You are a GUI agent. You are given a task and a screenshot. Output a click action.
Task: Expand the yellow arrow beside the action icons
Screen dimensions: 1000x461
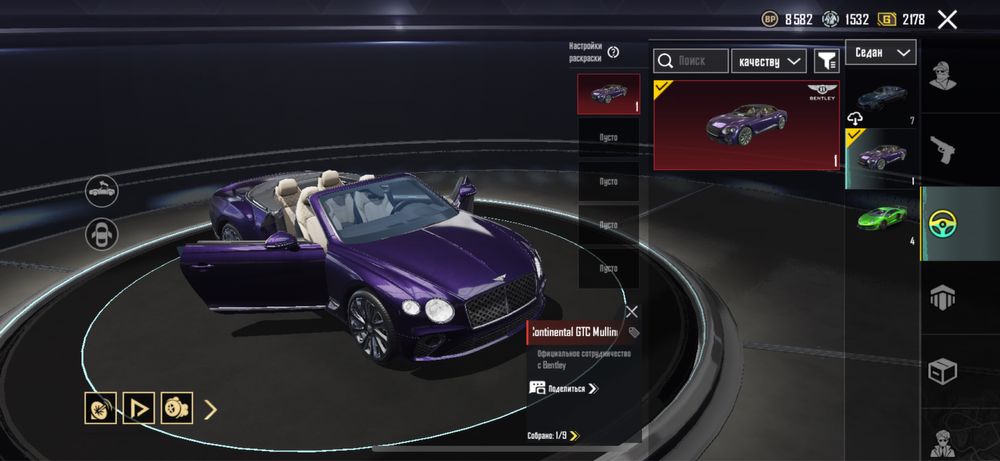click(211, 408)
